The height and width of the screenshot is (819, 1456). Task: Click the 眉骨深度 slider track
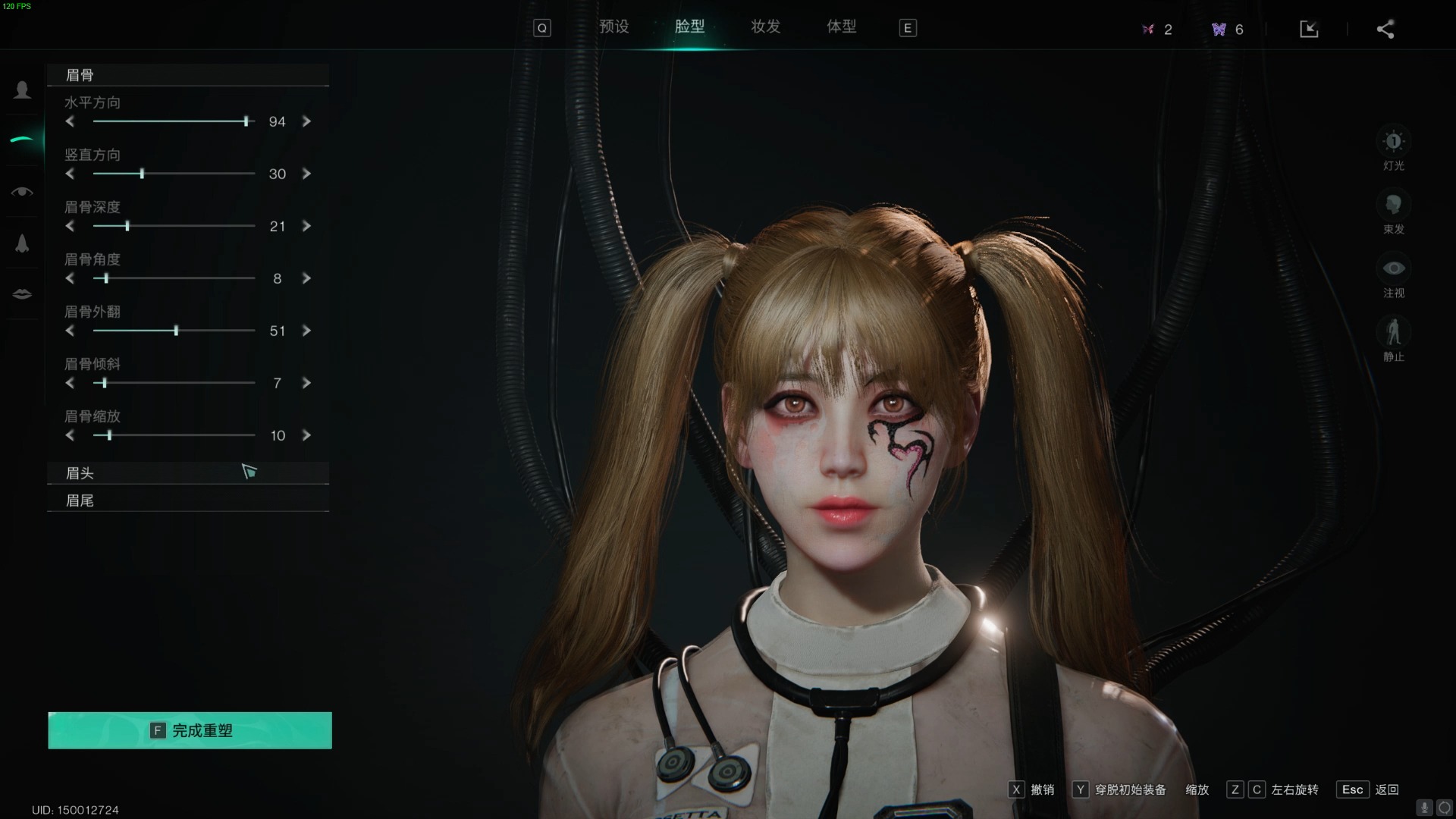[174, 226]
